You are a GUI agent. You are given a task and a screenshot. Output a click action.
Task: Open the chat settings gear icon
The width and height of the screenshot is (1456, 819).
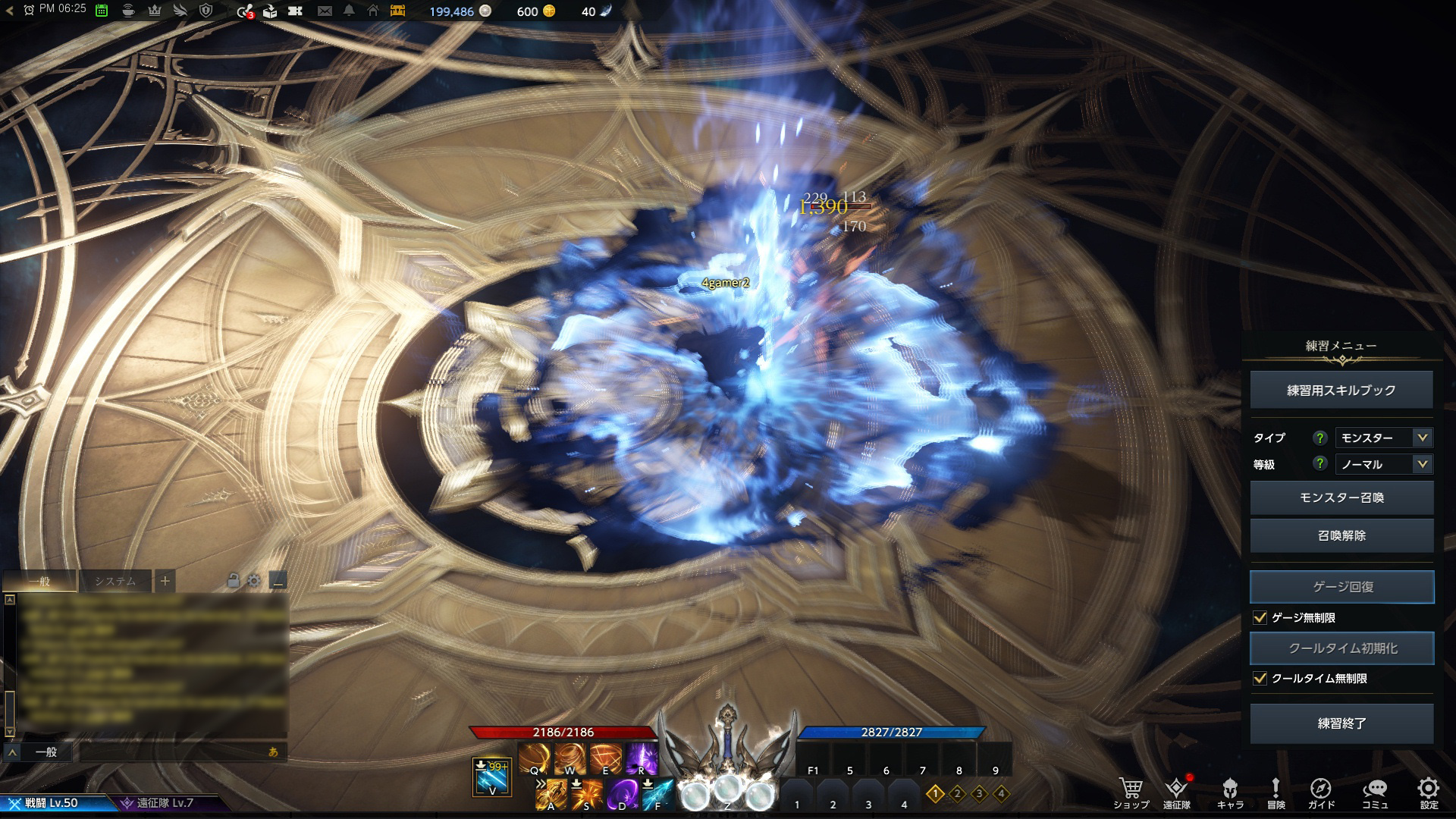[x=254, y=581]
